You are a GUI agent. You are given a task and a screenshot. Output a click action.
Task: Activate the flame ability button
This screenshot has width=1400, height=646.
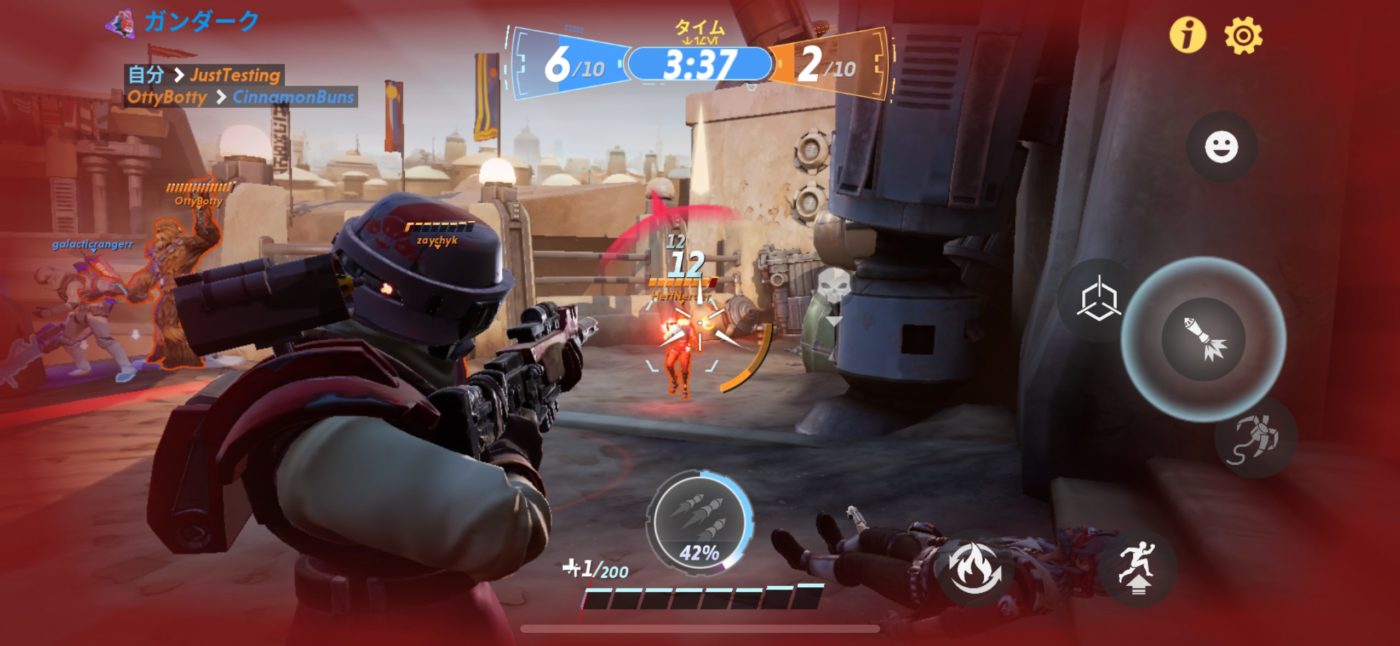coord(975,569)
